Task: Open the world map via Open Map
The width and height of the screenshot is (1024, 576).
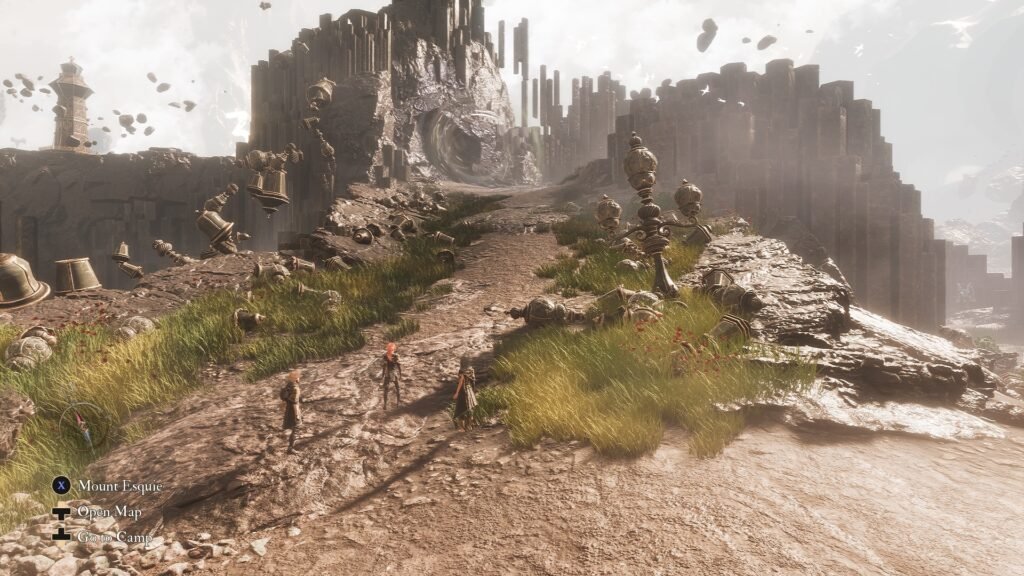Action: coord(109,512)
